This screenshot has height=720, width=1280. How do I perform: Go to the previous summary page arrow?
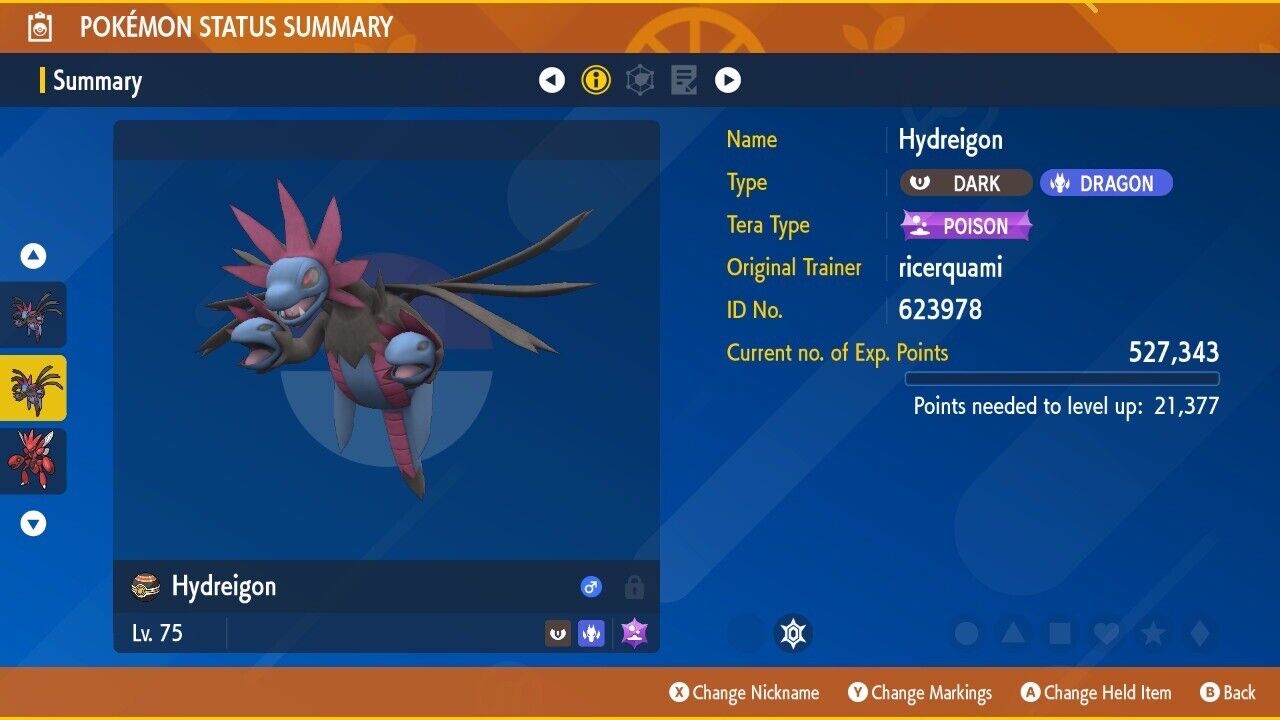(x=552, y=80)
